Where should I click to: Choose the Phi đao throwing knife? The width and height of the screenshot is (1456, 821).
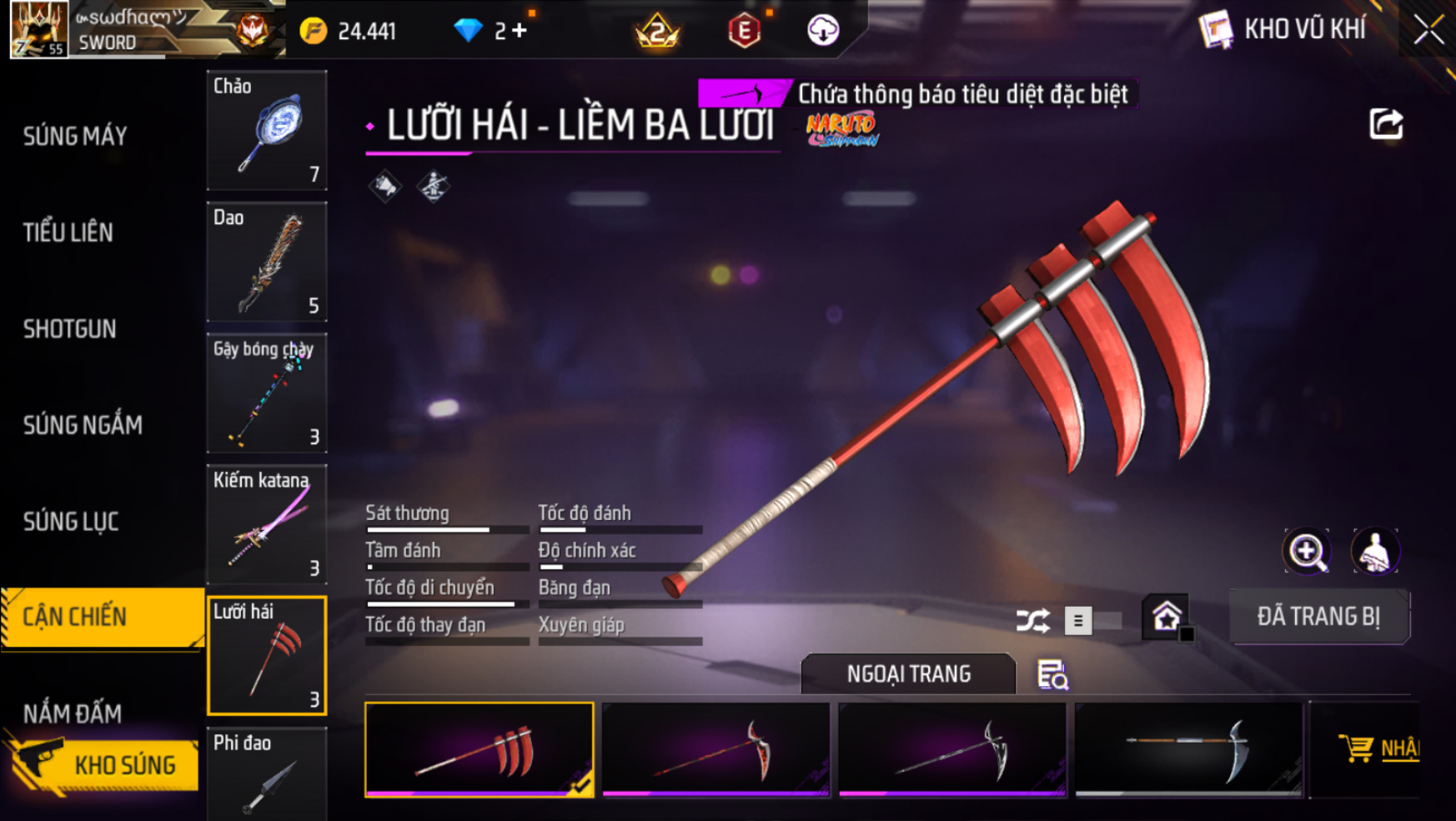pyautogui.click(x=267, y=773)
